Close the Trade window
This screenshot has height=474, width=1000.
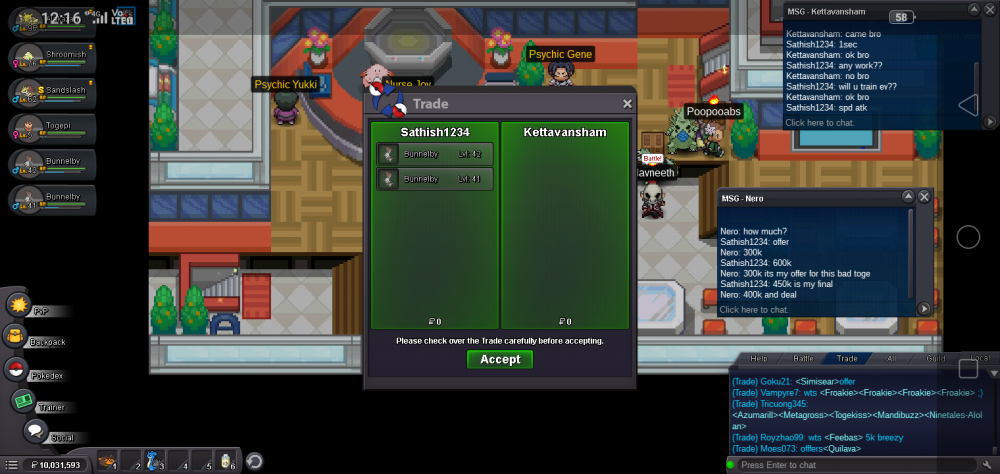point(627,103)
